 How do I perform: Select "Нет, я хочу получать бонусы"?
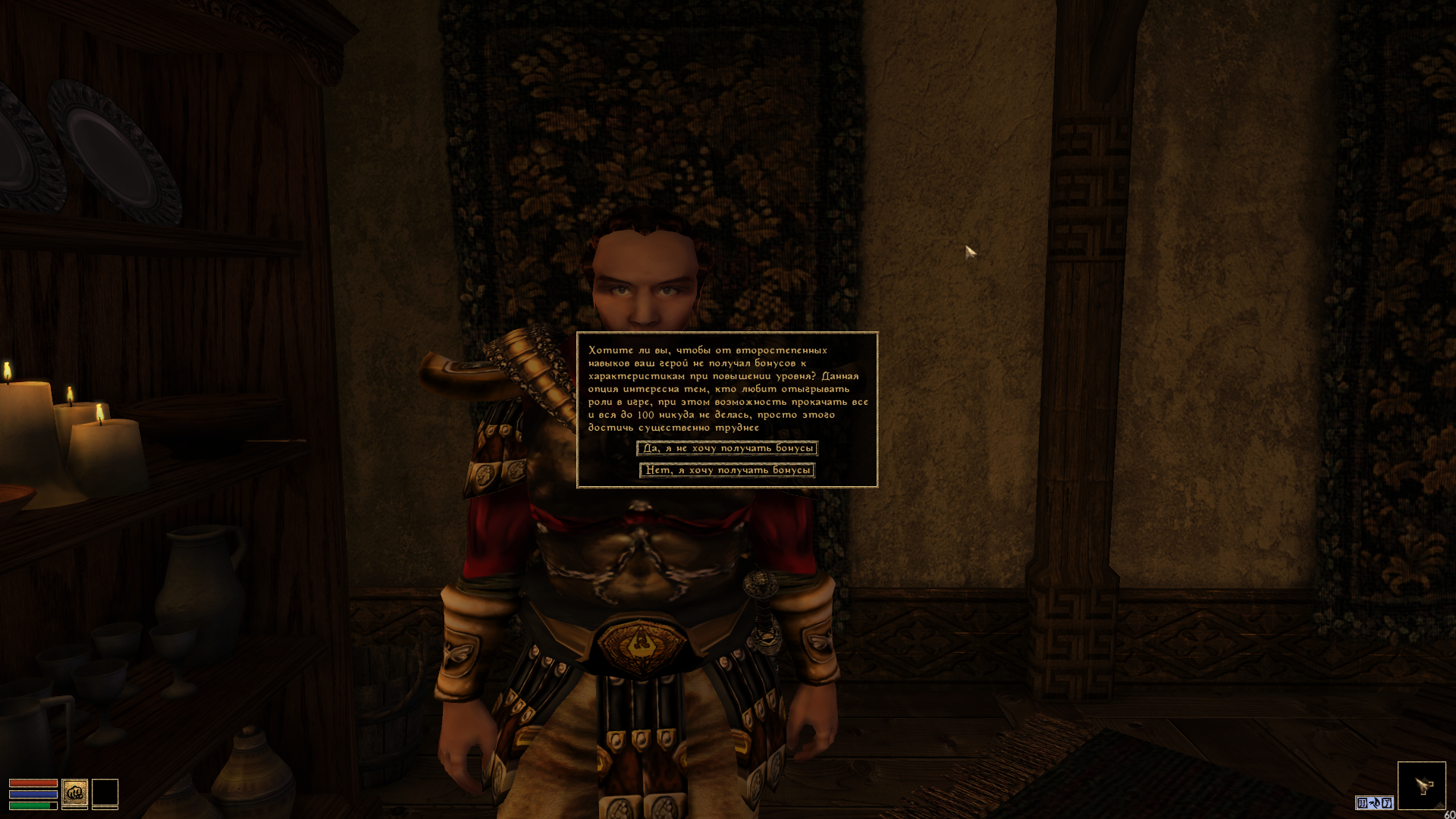pyautogui.click(x=726, y=470)
